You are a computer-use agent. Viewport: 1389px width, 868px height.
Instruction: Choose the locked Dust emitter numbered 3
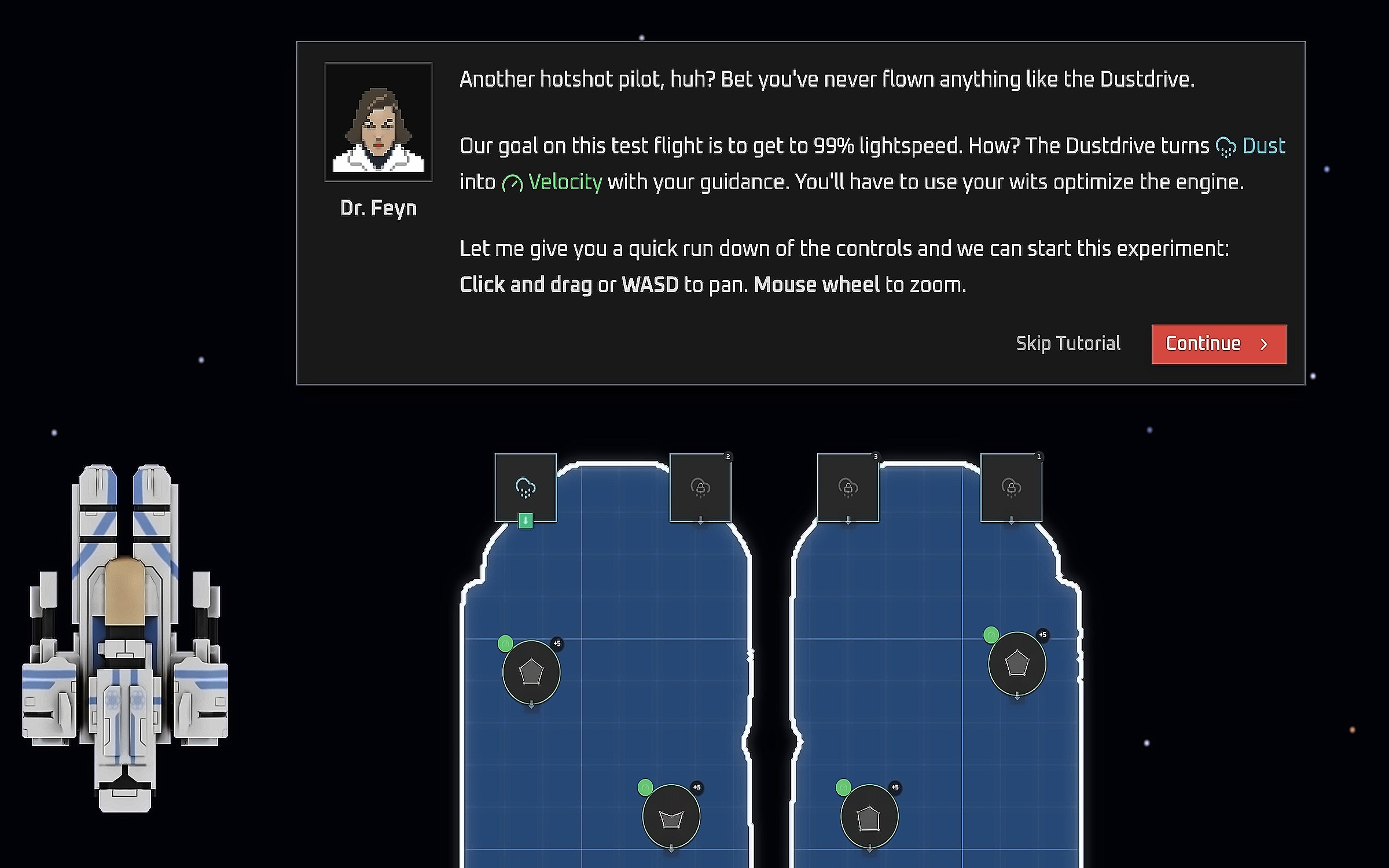click(x=848, y=487)
